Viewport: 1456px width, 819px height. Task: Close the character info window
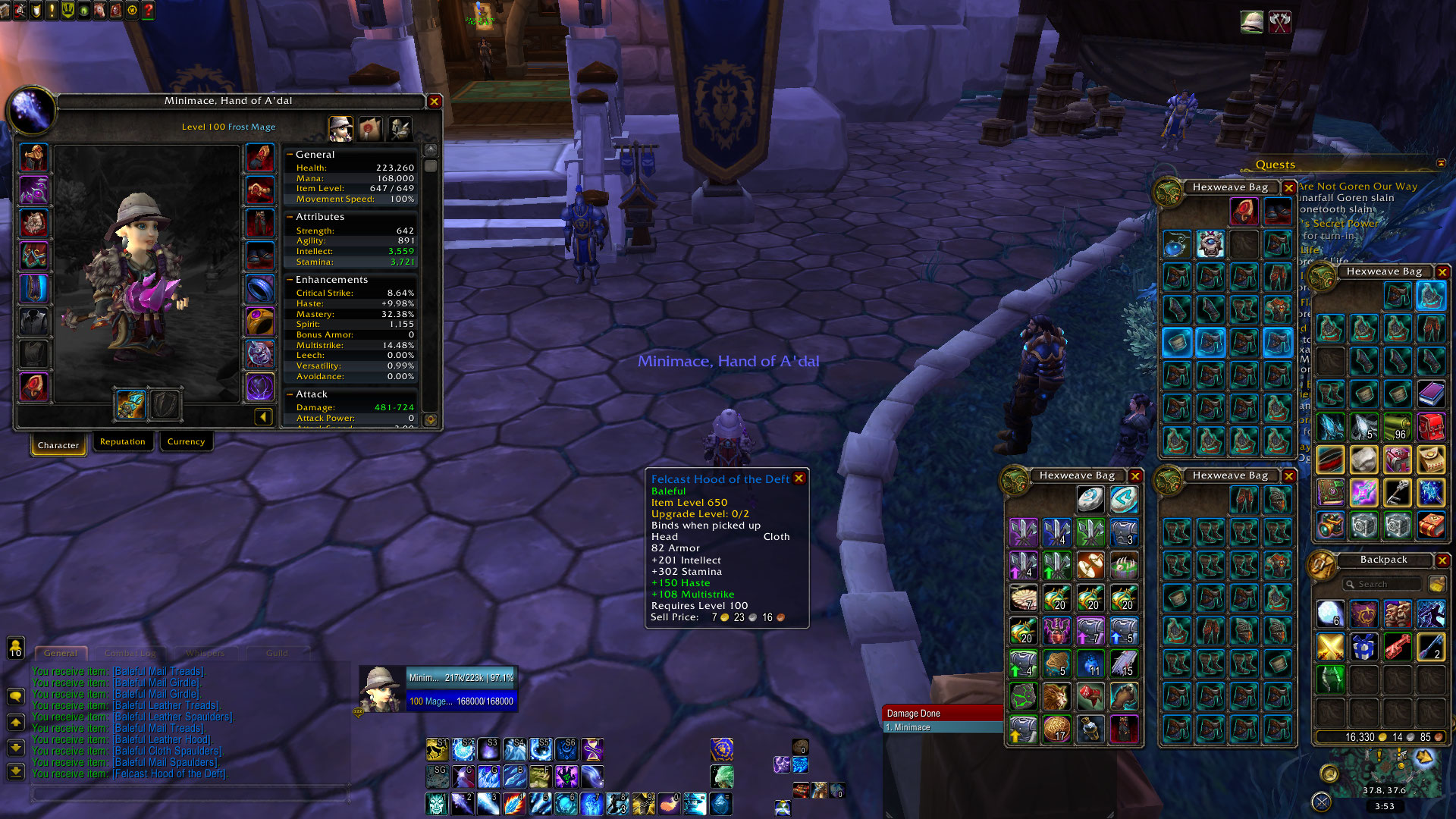[435, 102]
